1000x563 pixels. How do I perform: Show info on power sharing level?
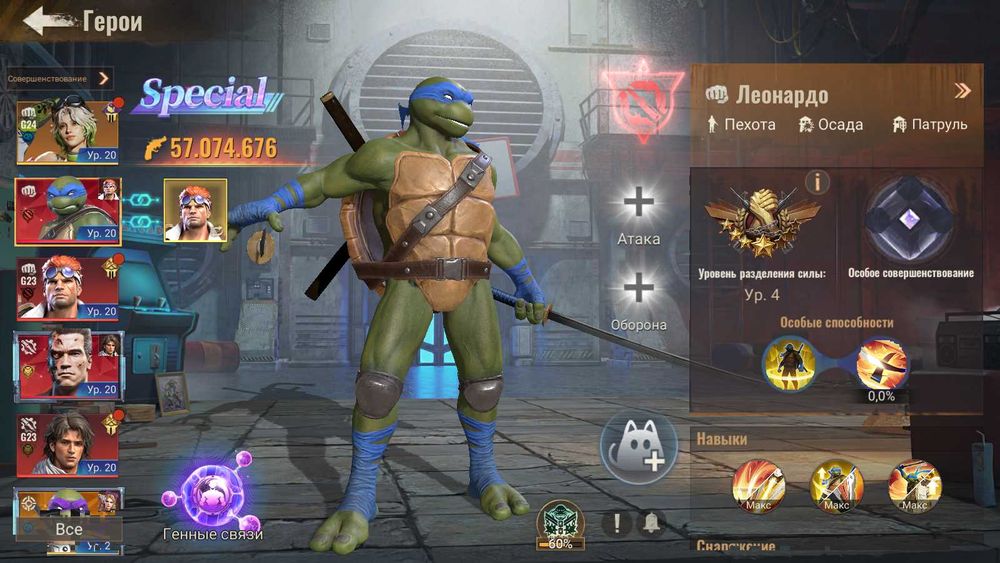tap(817, 181)
